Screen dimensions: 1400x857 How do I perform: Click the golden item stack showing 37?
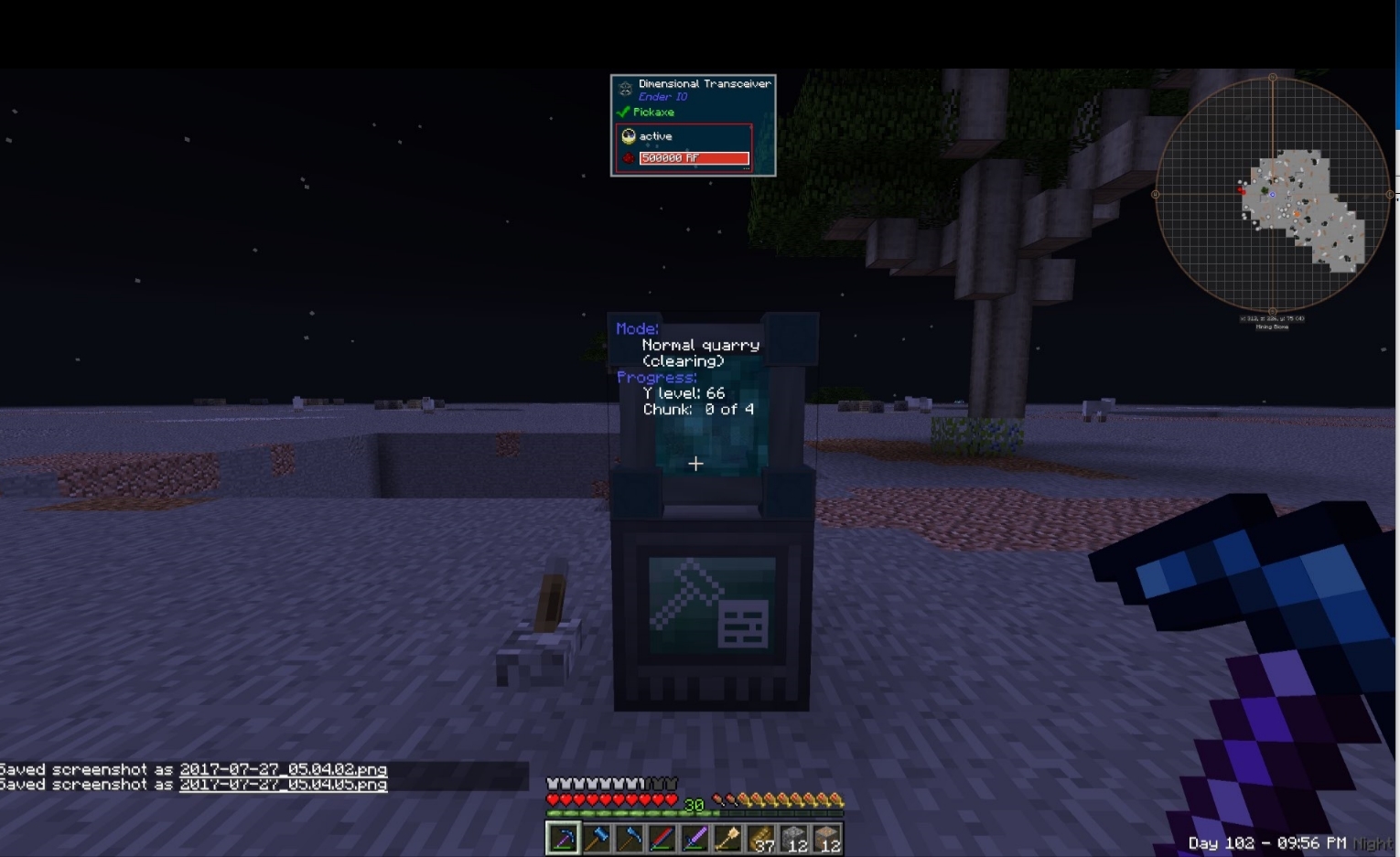pyautogui.click(x=759, y=837)
